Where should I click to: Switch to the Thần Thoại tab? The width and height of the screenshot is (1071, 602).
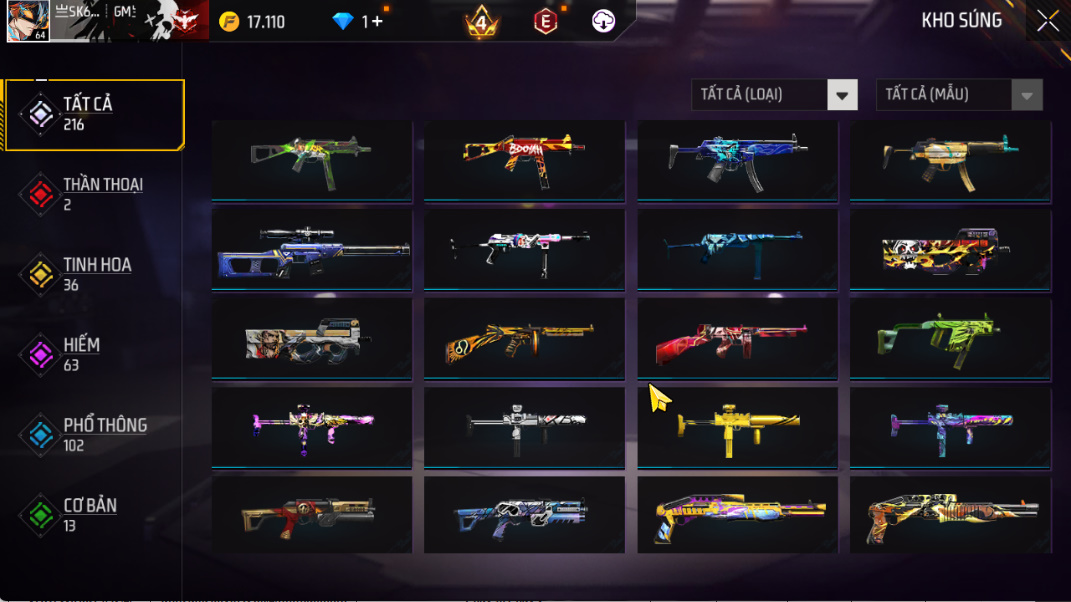coord(94,194)
